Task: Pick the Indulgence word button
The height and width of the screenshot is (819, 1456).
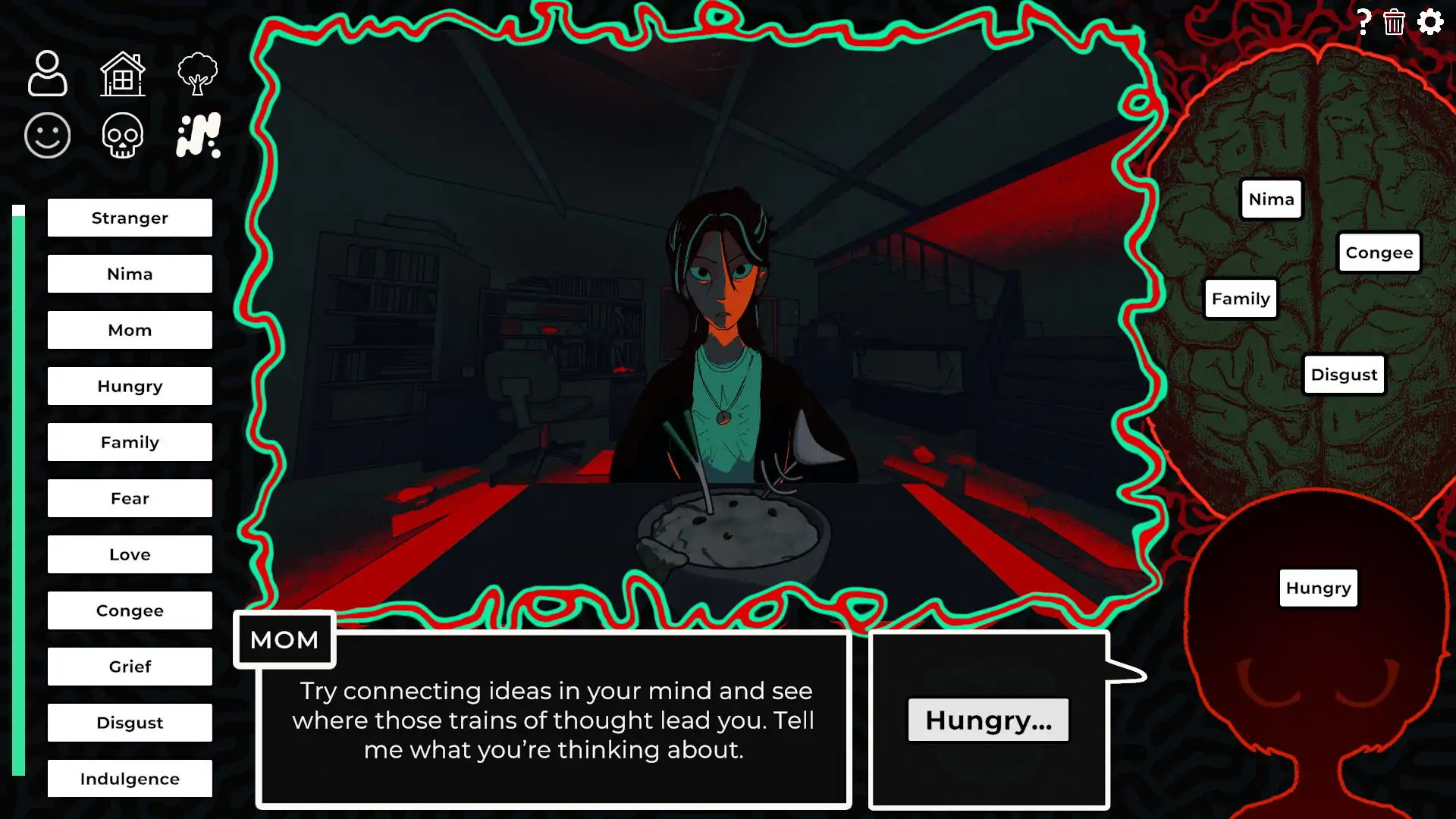Action: [130, 779]
